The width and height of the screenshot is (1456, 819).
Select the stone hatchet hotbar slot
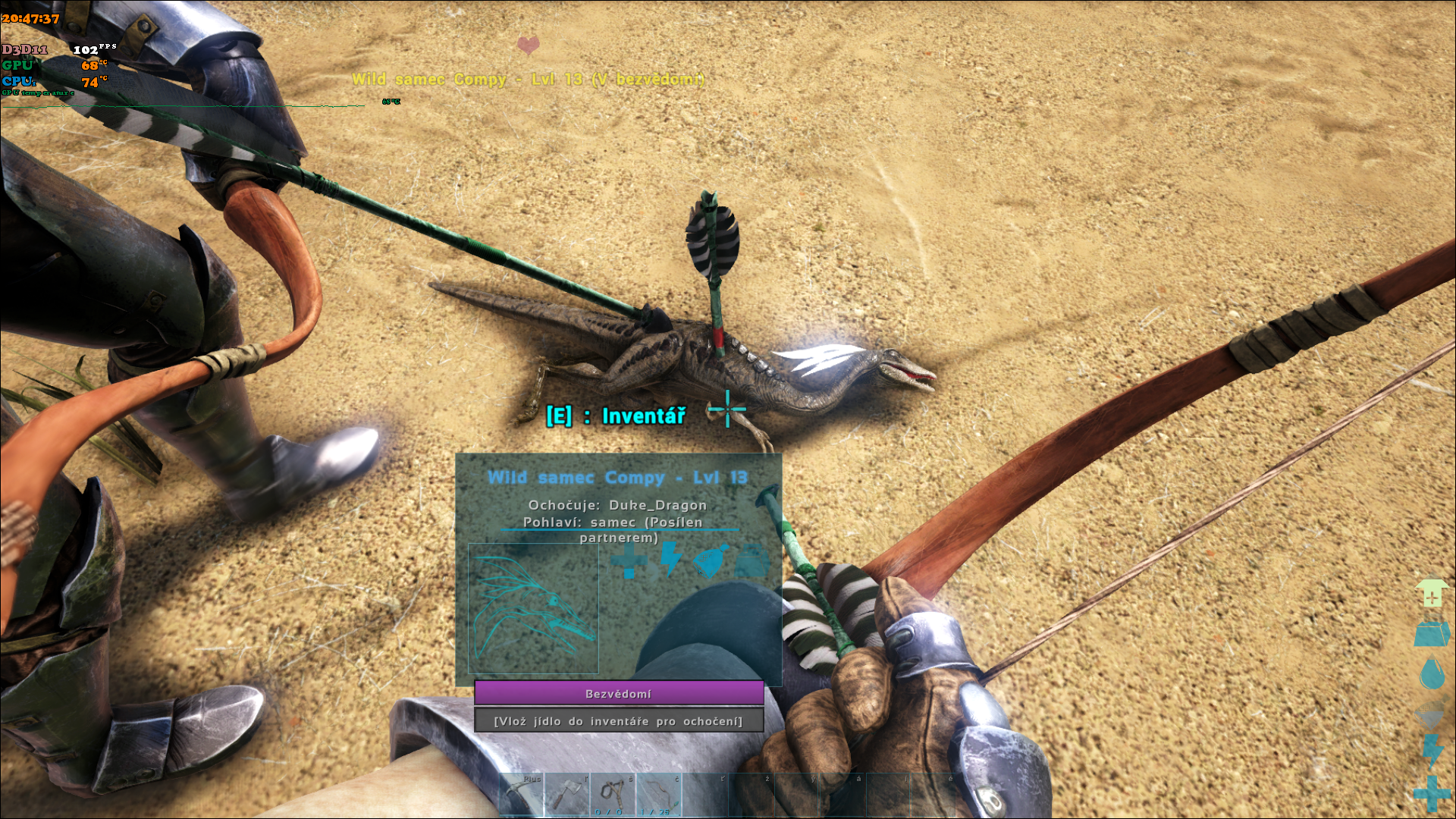coord(567,795)
